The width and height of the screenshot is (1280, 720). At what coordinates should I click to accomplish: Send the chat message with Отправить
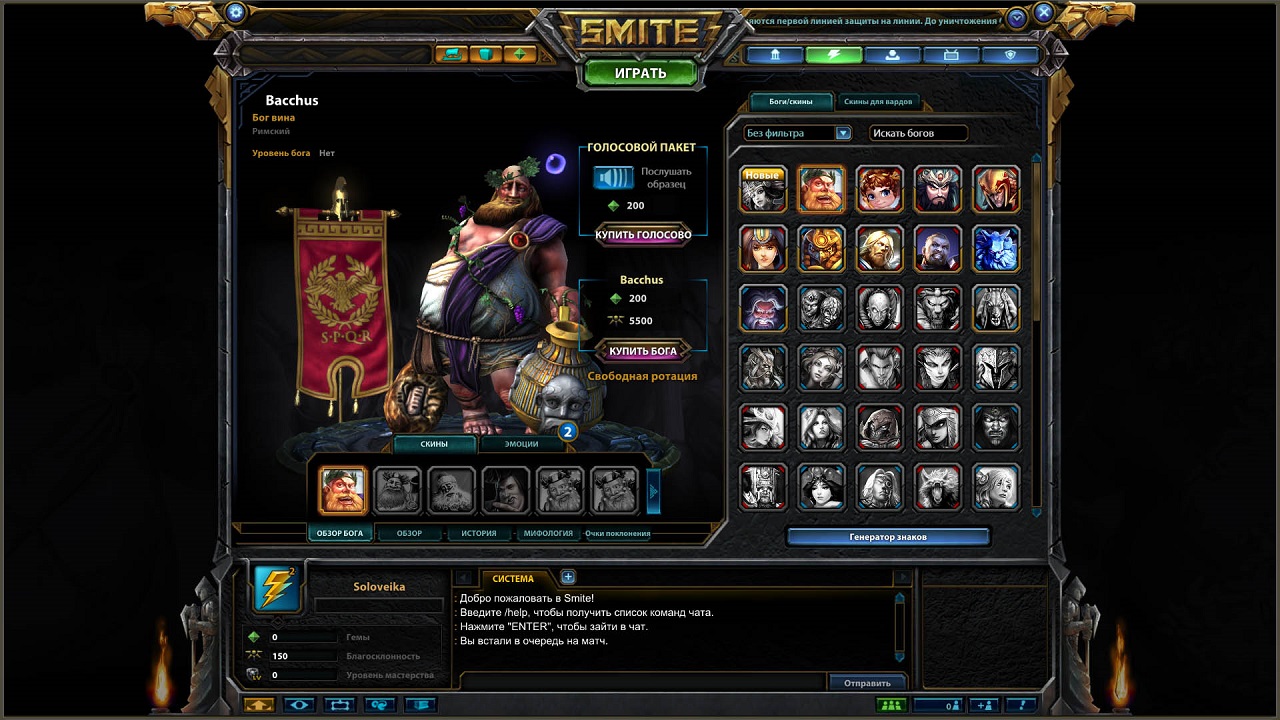click(x=867, y=683)
